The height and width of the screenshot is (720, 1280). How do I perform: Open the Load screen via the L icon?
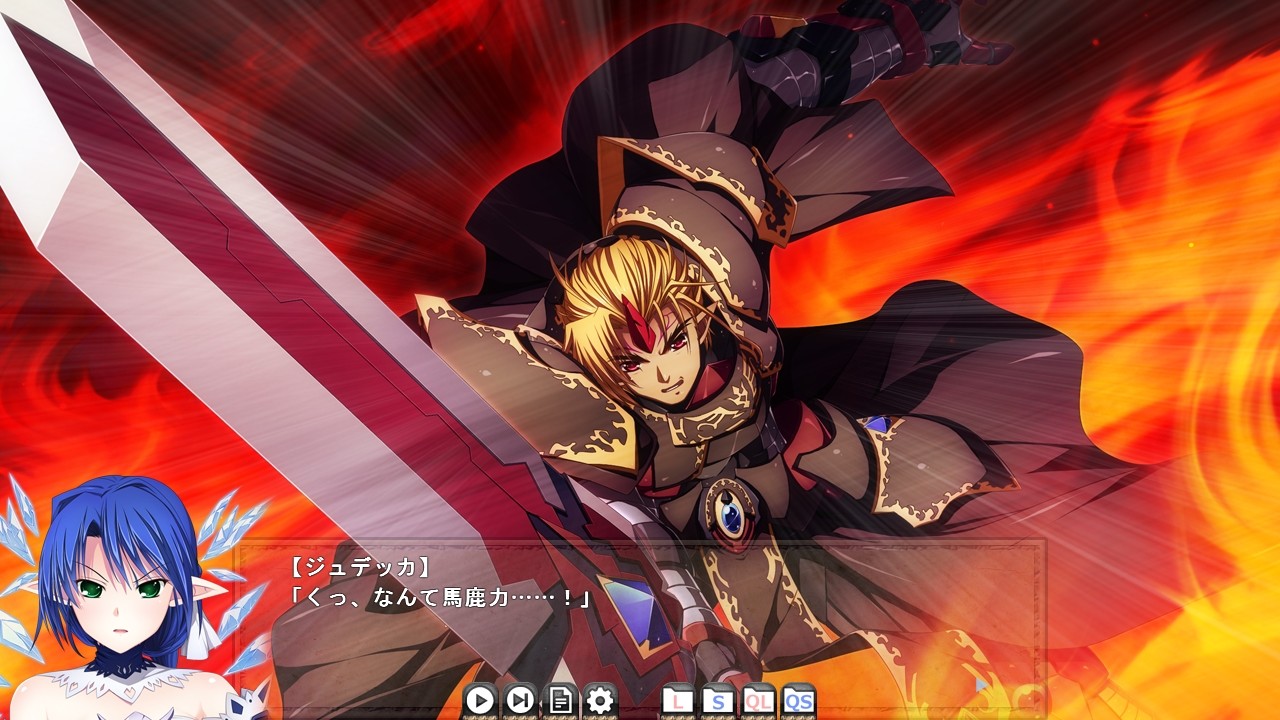[x=676, y=701]
